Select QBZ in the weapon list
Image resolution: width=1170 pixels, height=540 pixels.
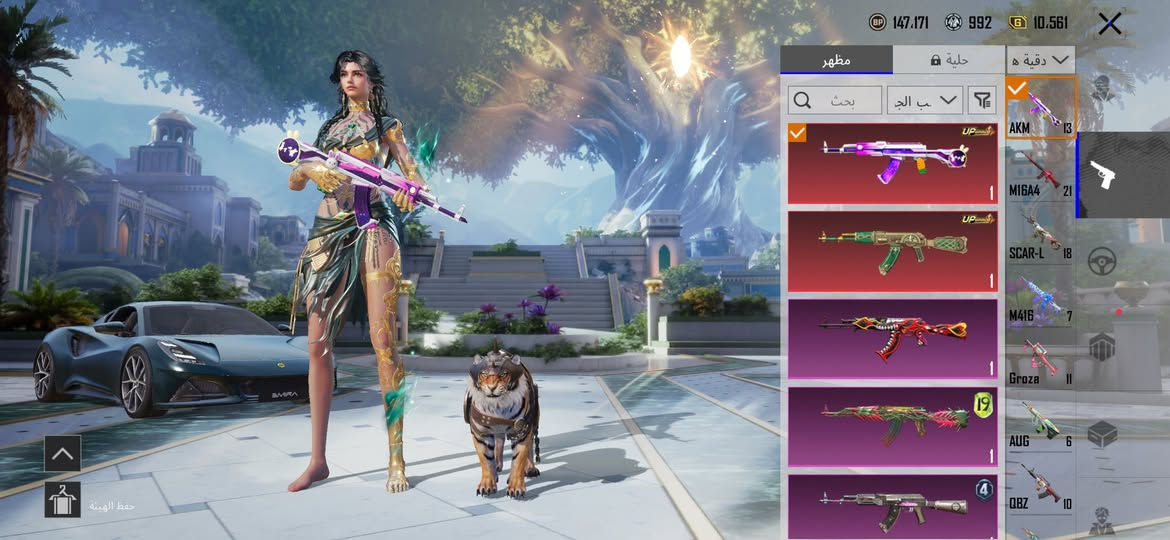1040,487
